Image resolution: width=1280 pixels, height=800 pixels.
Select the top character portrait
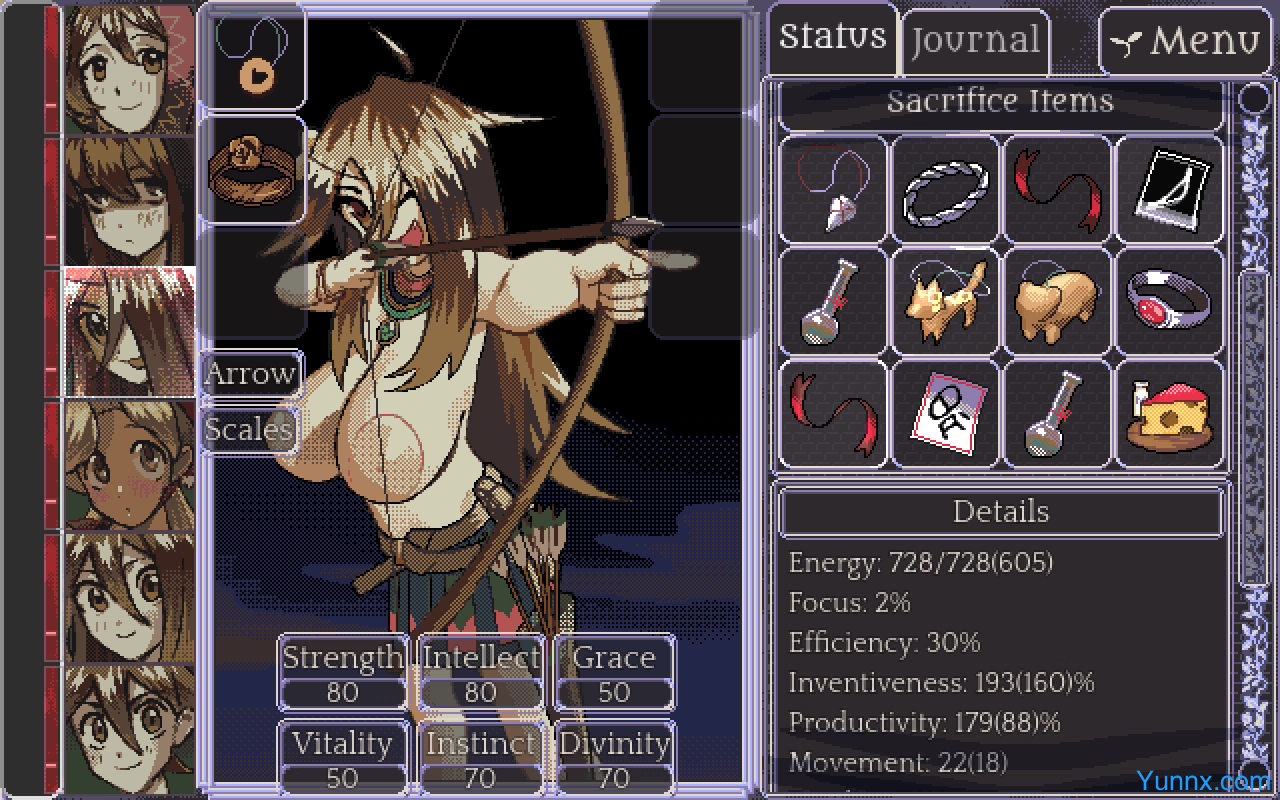129,69
